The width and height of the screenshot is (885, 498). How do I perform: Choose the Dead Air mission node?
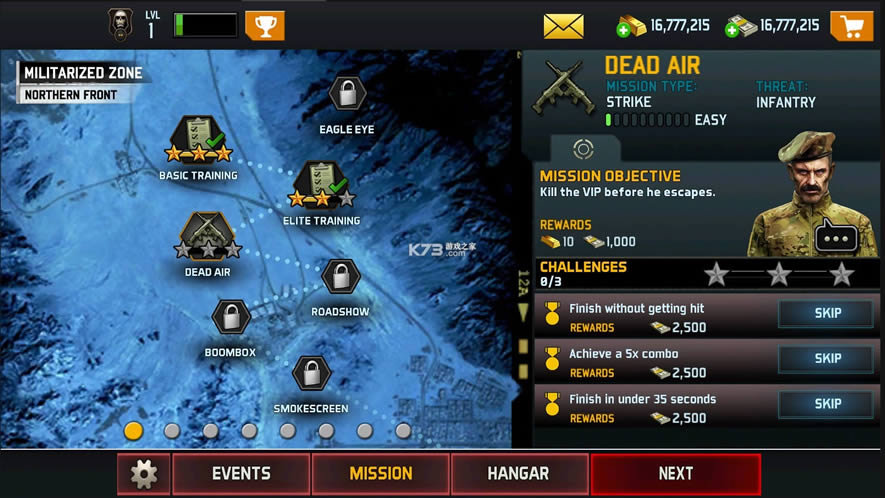[208, 236]
